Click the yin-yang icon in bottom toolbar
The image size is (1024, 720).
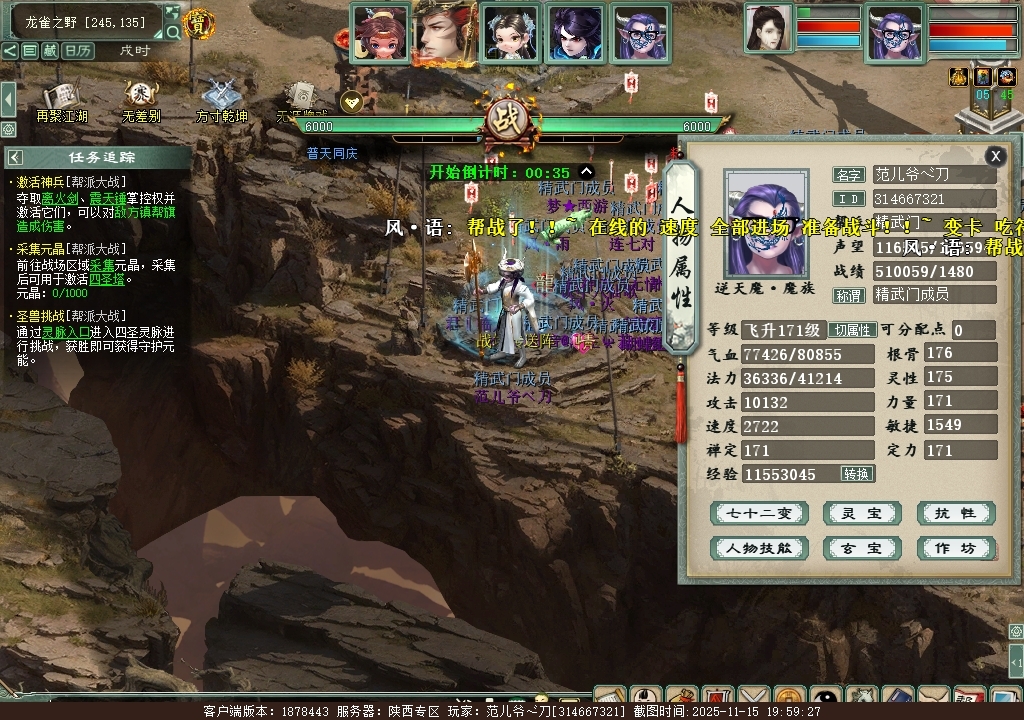click(x=826, y=698)
